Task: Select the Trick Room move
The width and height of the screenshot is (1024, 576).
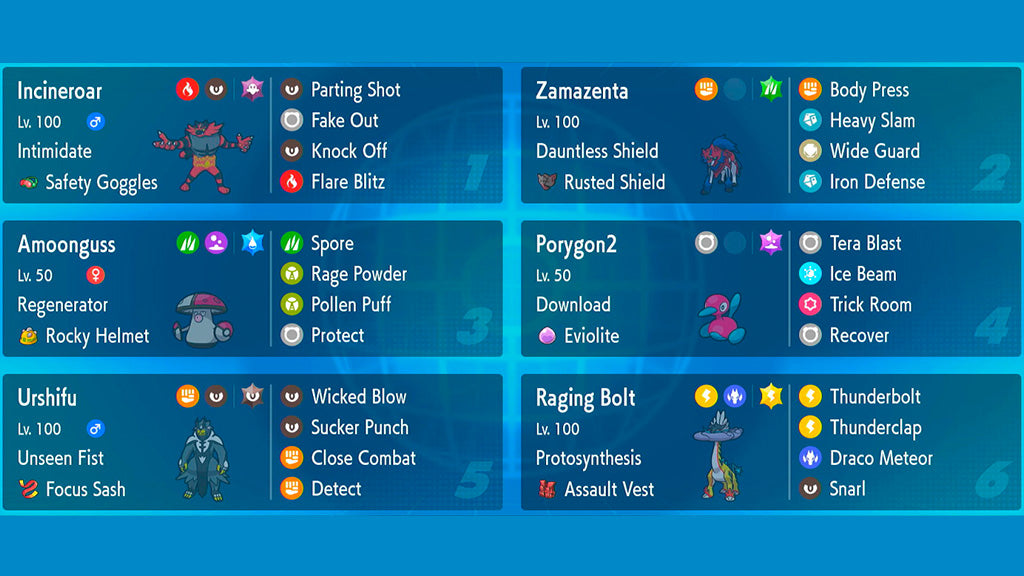Action: pos(870,305)
